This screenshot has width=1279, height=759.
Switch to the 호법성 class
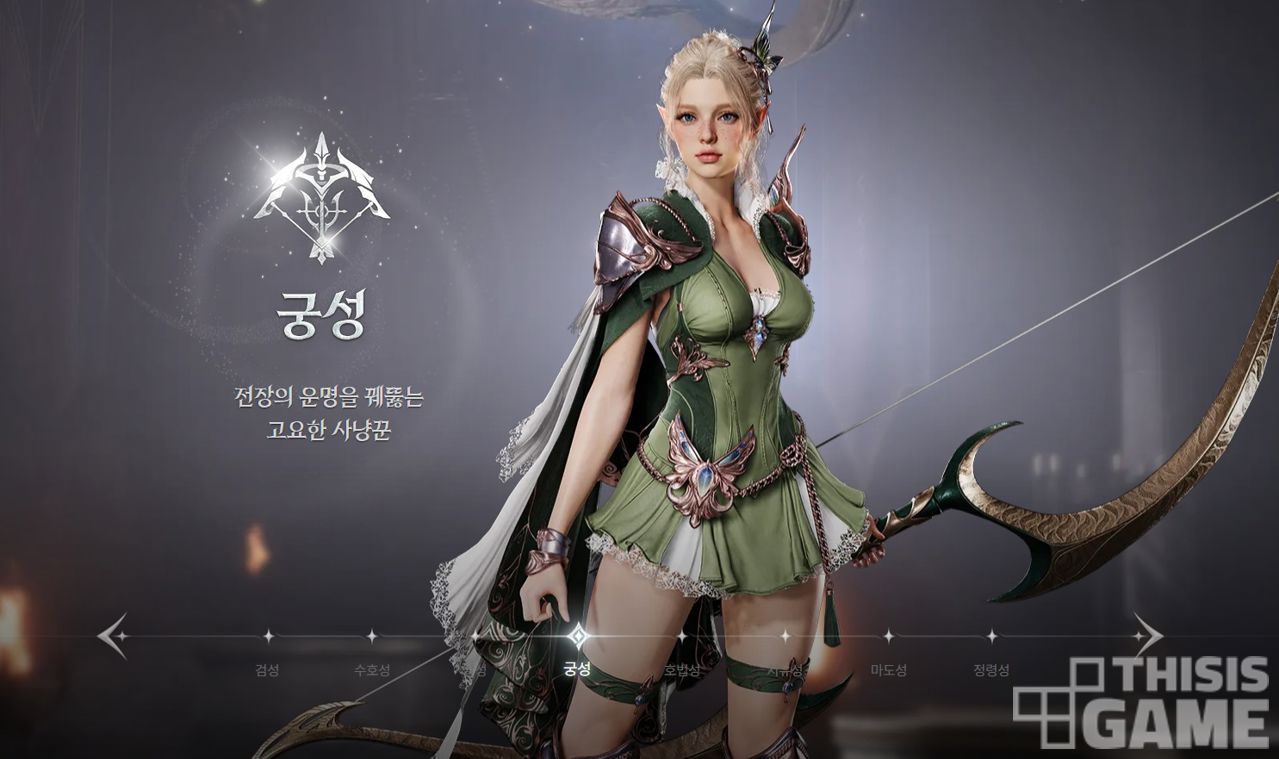(681, 636)
